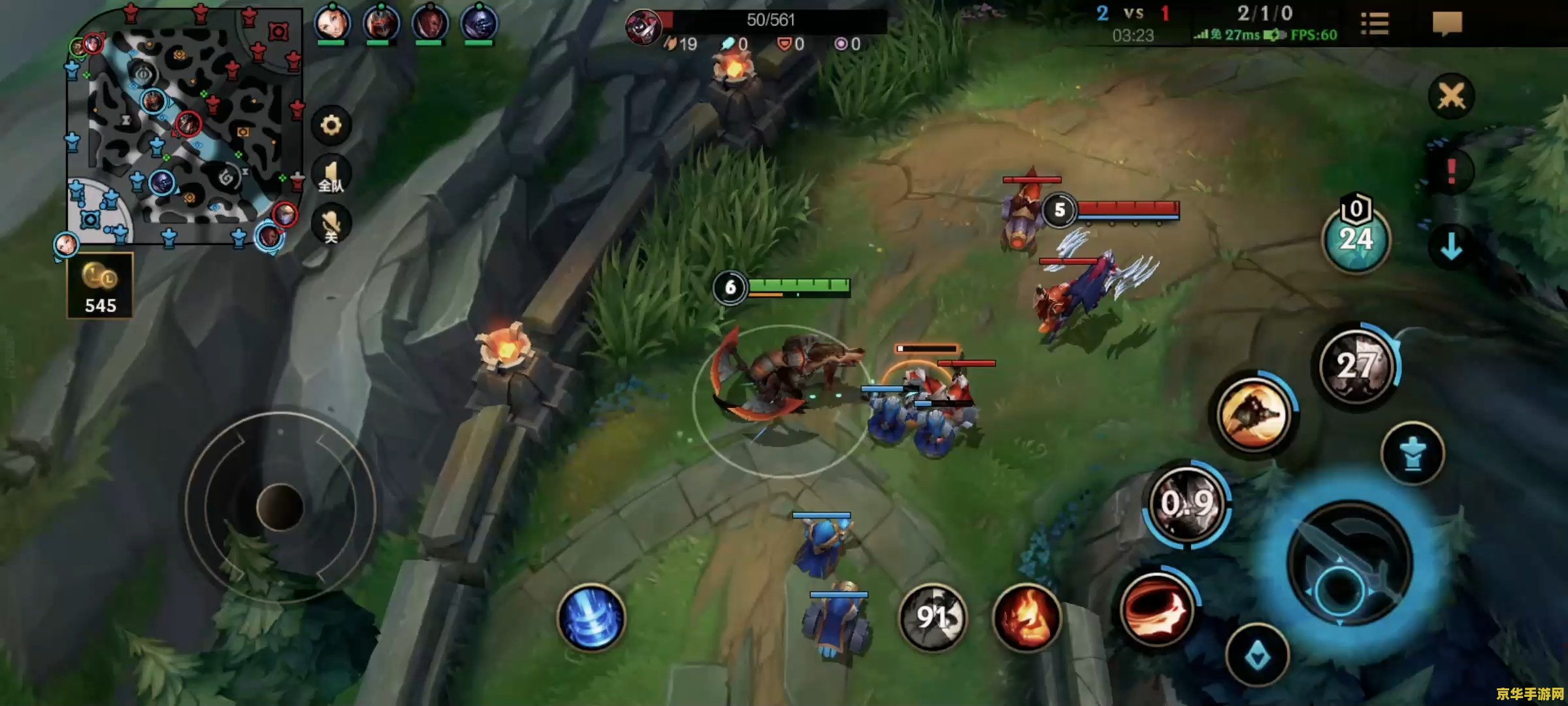Cast the red spinning slash ability
The width and height of the screenshot is (1568, 706).
[x=1156, y=608]
